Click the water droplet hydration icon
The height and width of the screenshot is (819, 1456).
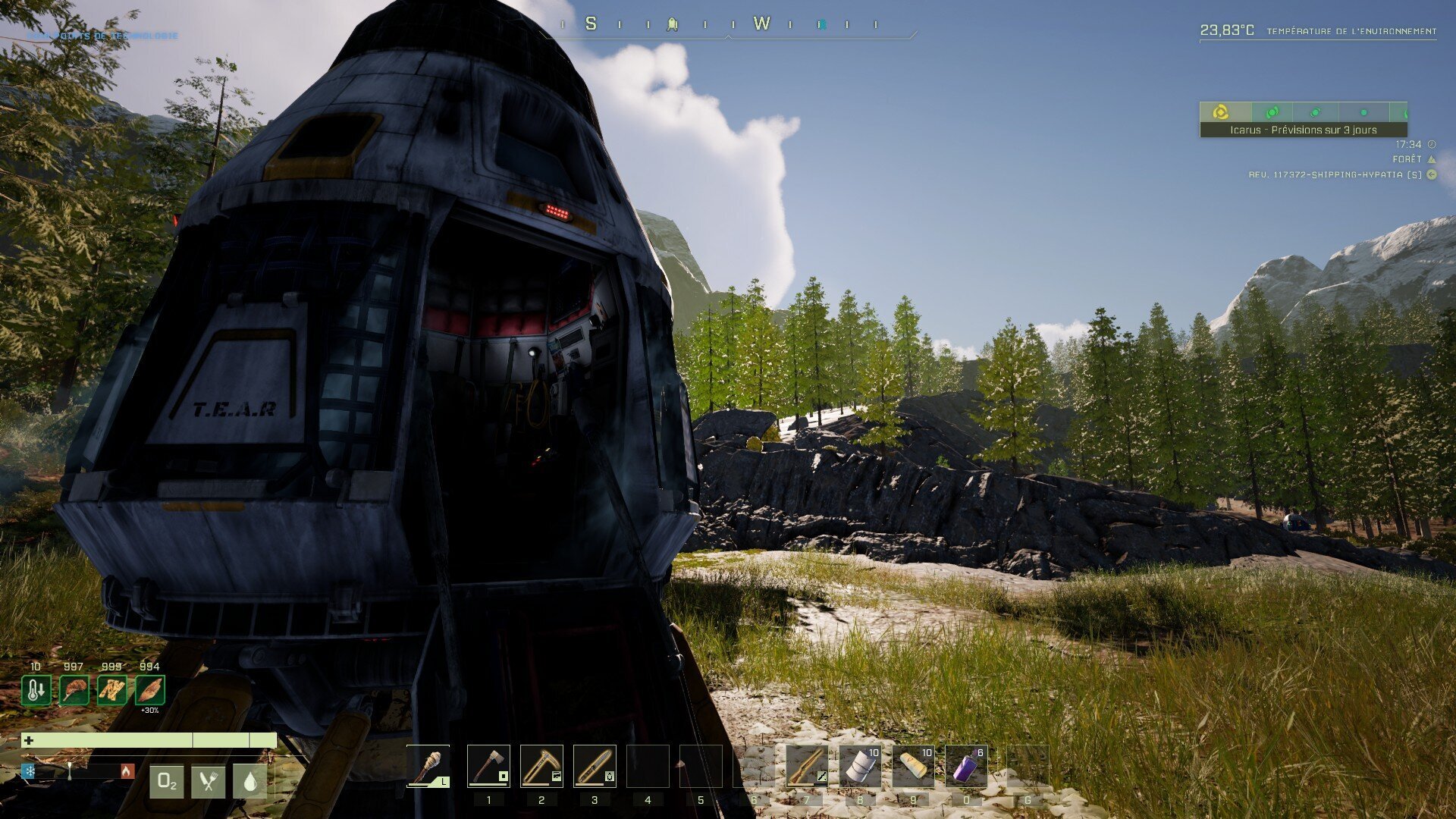coord(250,782)
